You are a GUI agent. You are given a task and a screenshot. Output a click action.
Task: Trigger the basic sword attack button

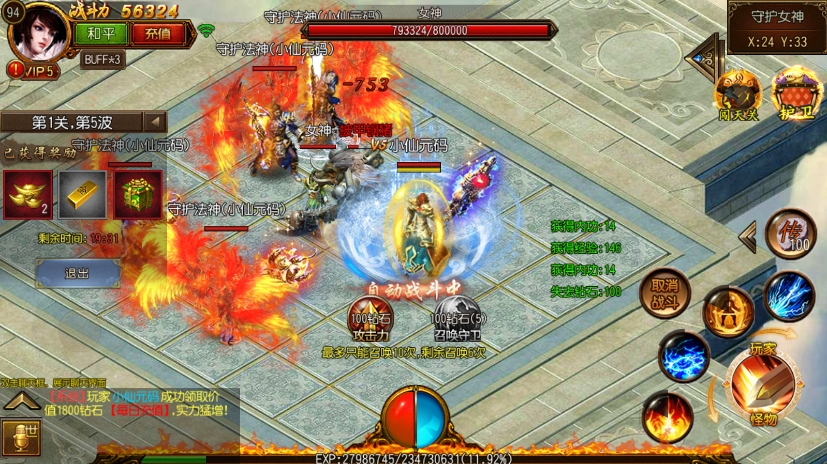click(763, 381)
